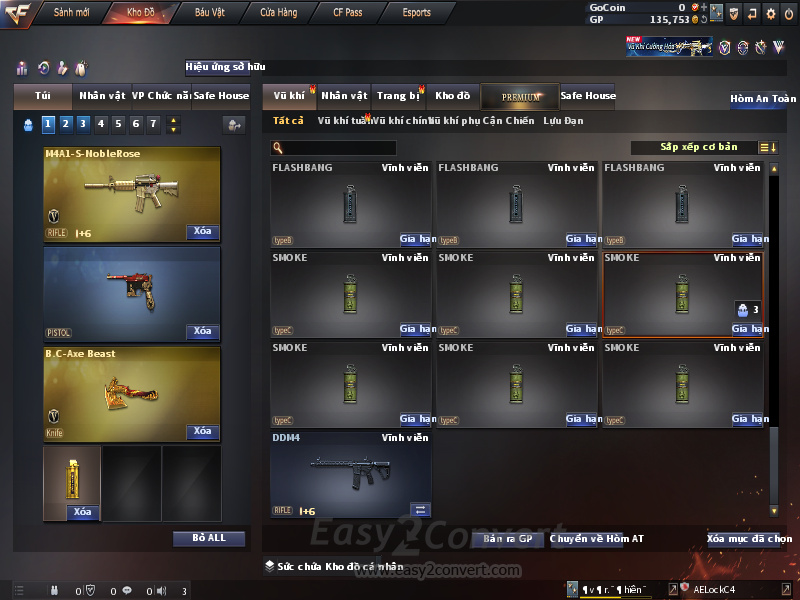The image size is (800, 600).
Task: Click Bán ra GP to sell item
Action: point(508,539)
